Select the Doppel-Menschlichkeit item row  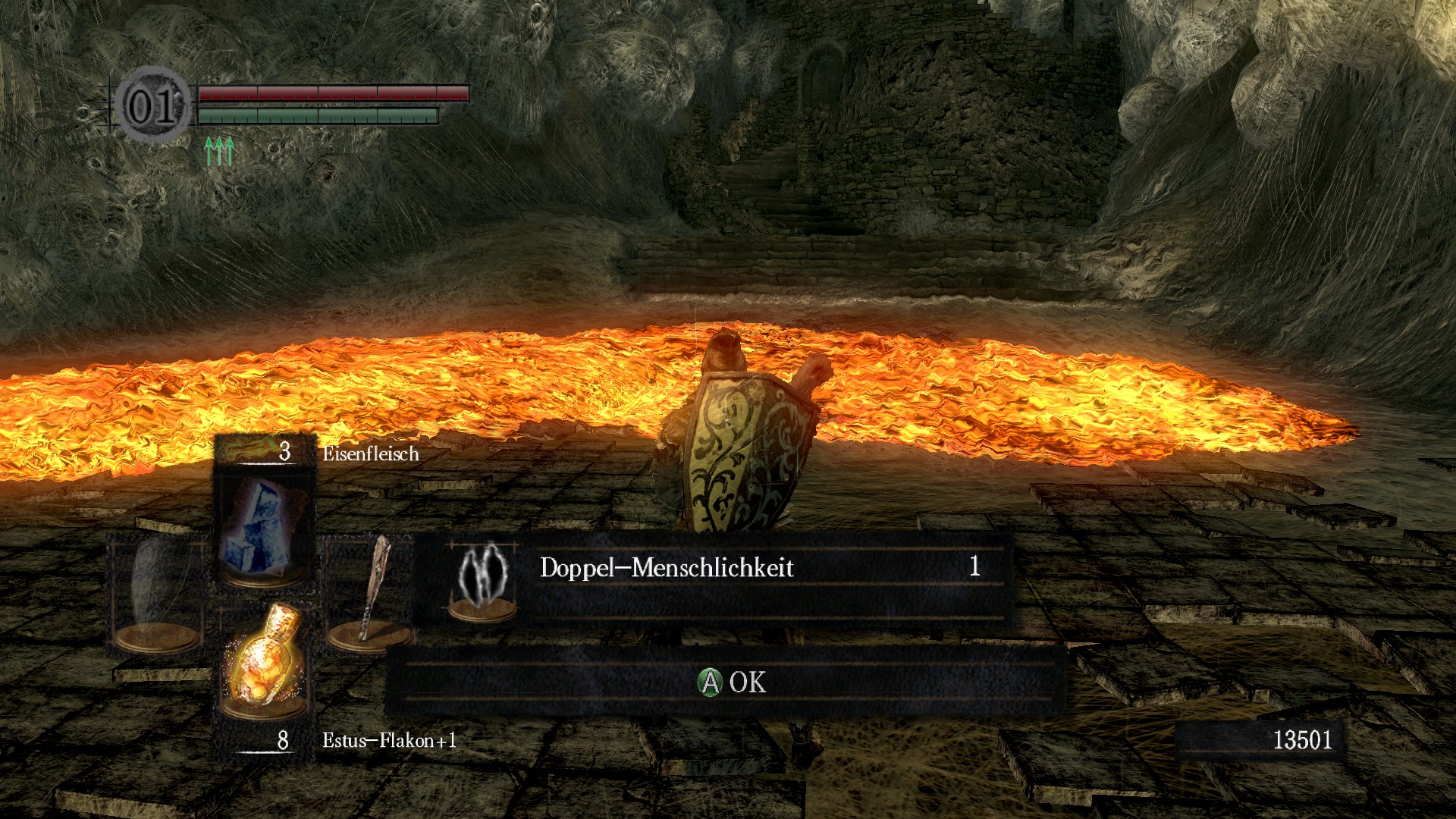[x=713, y=578]
